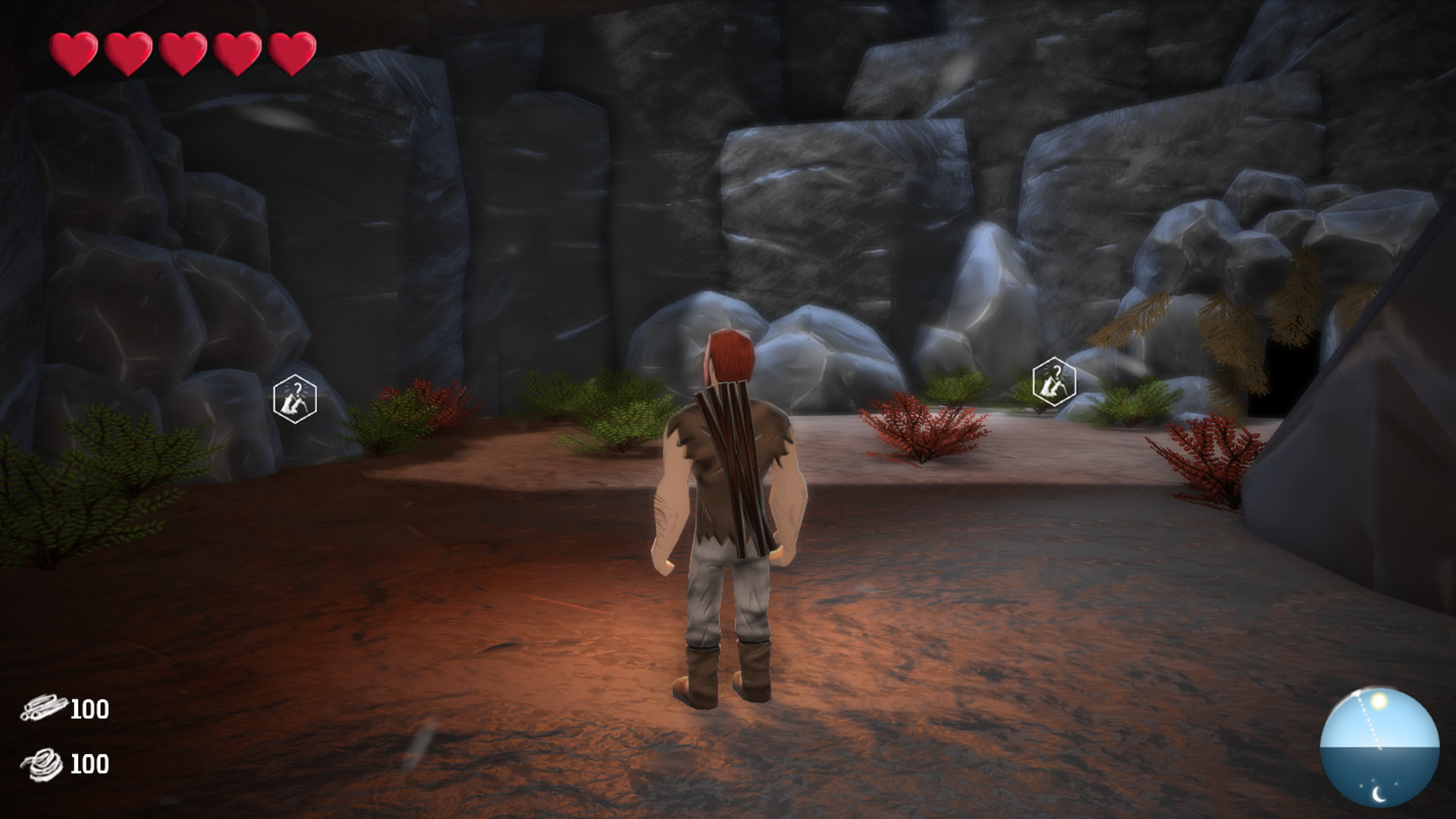Click the crescent moon inside the time dial
Image resolution: width=1456 pixels, height=819 pixels.
(x=1378, y=793)
